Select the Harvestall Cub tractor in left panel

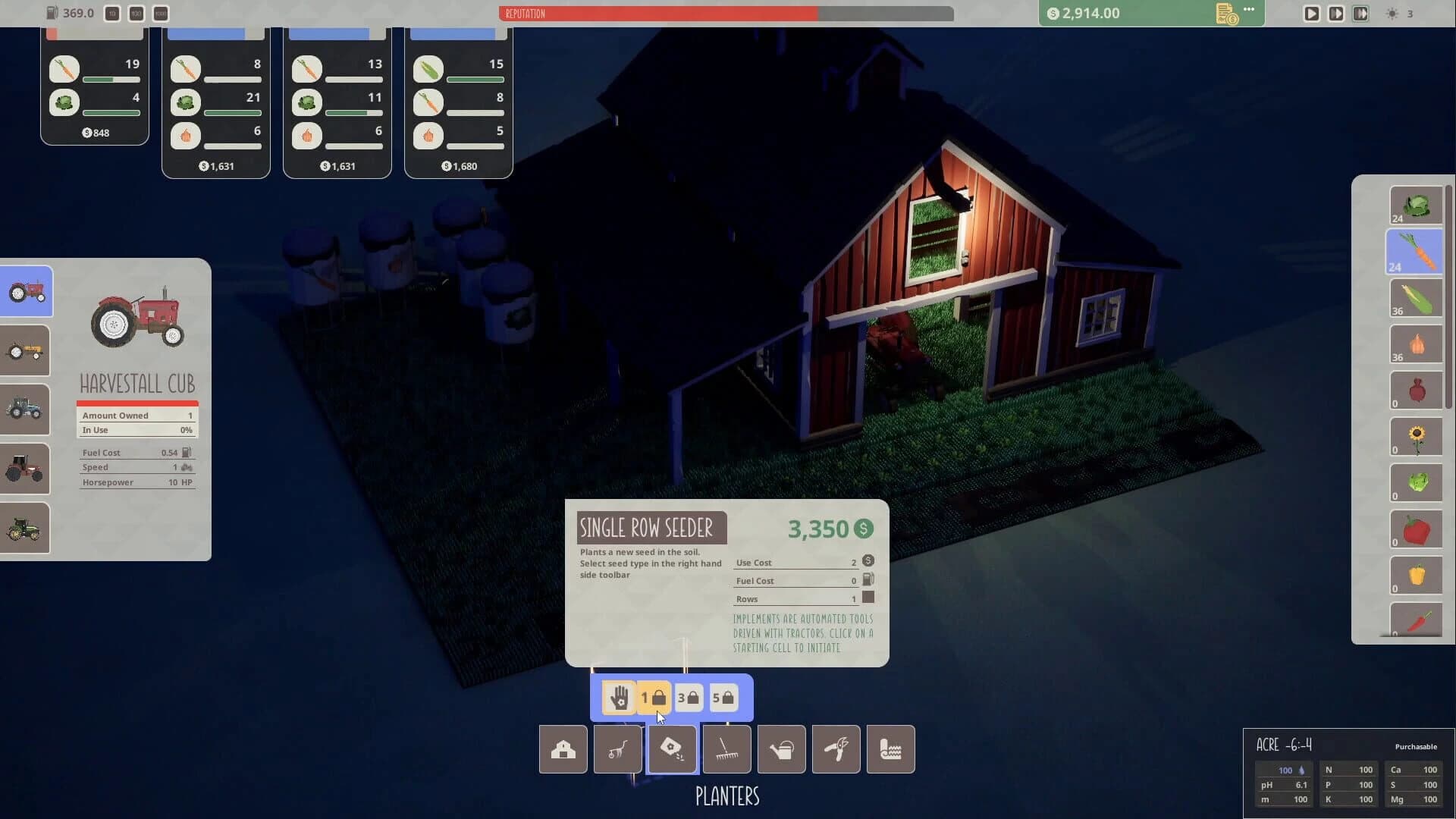(25, 291)
